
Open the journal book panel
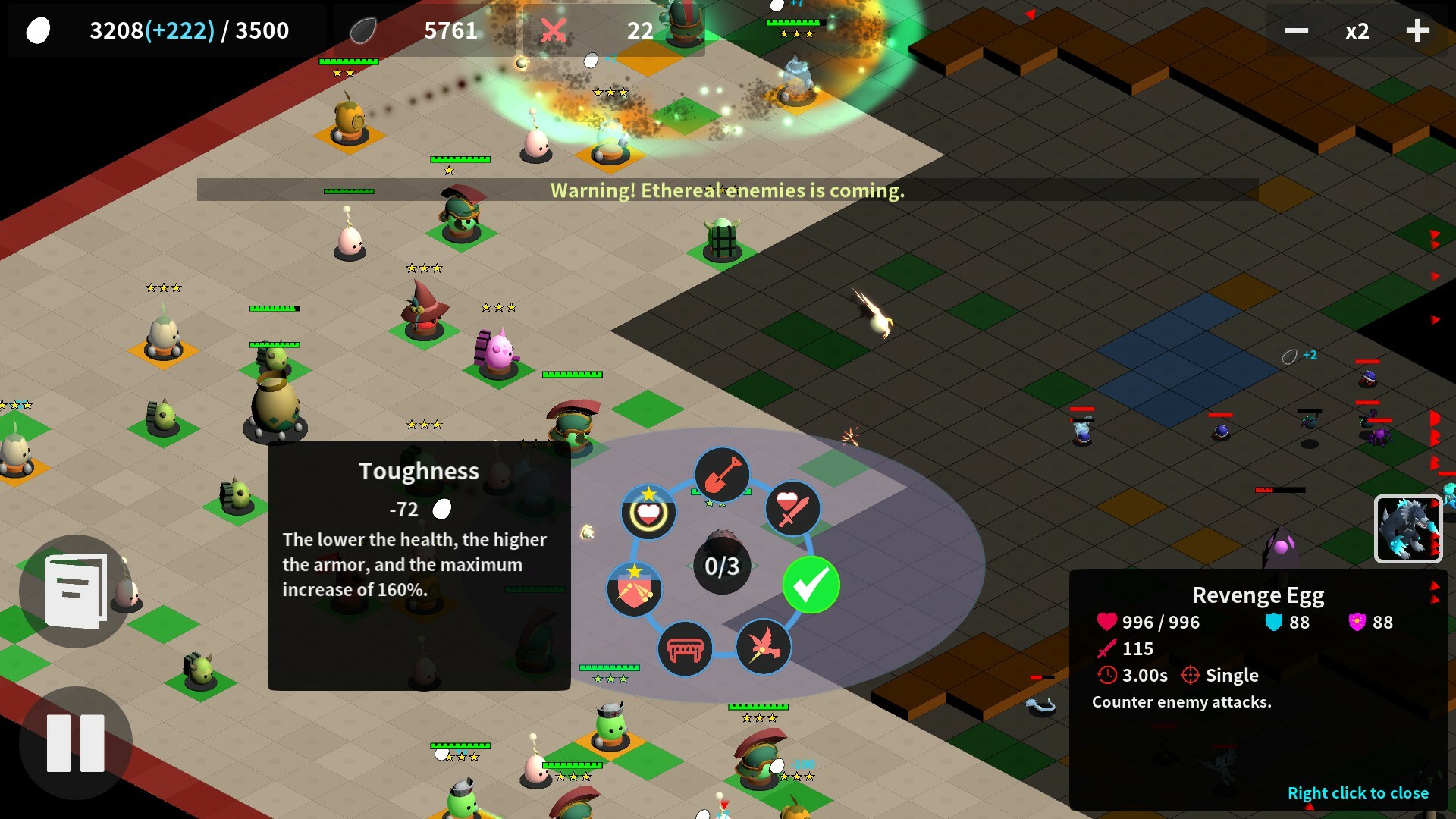pyautogui.click(x=75, y=591)
